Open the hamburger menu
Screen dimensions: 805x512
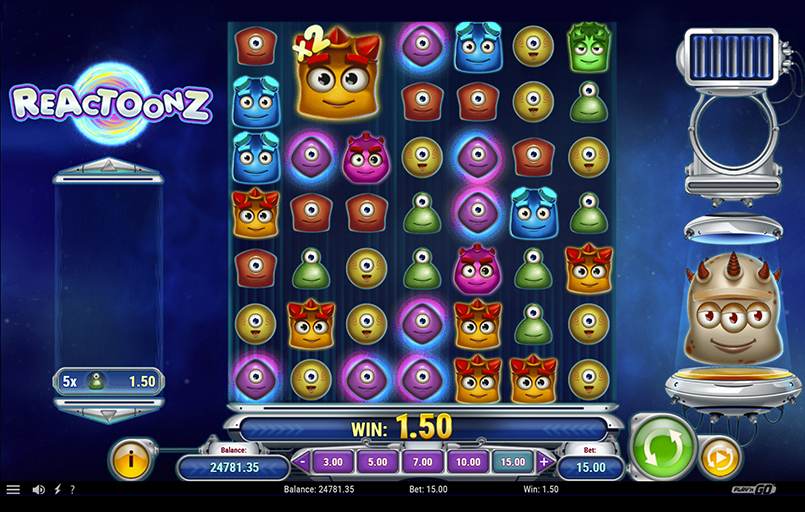coord(13,490)
